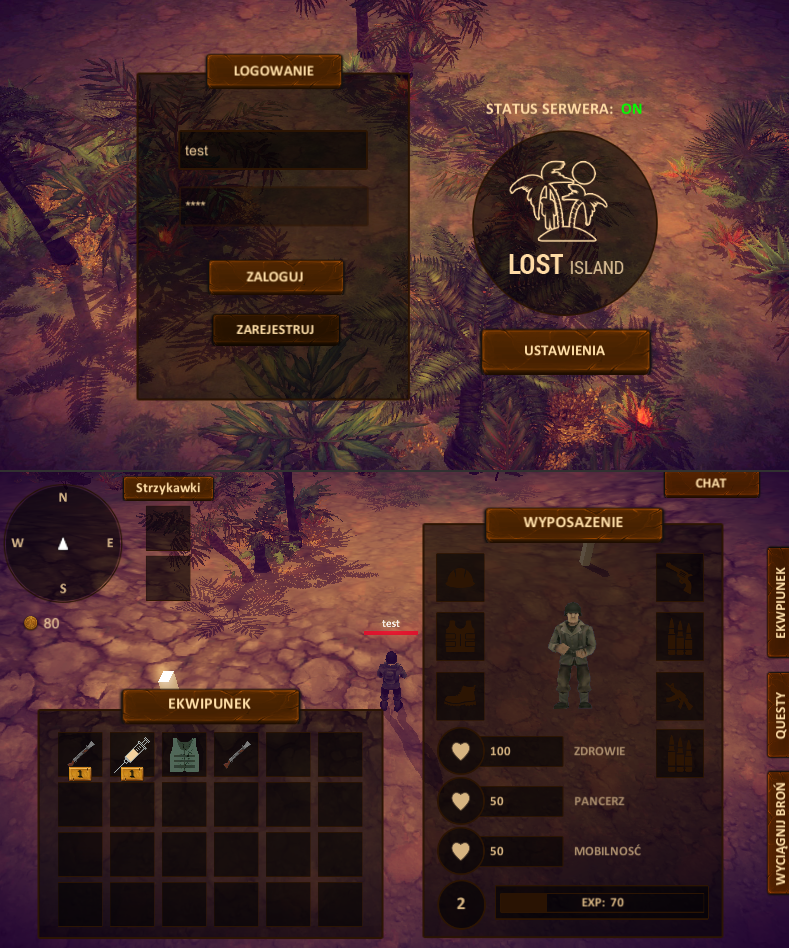The image size is (789, 948).
Task: Pick the inventory rifle with quantity badge
Action: pos(80,756)
